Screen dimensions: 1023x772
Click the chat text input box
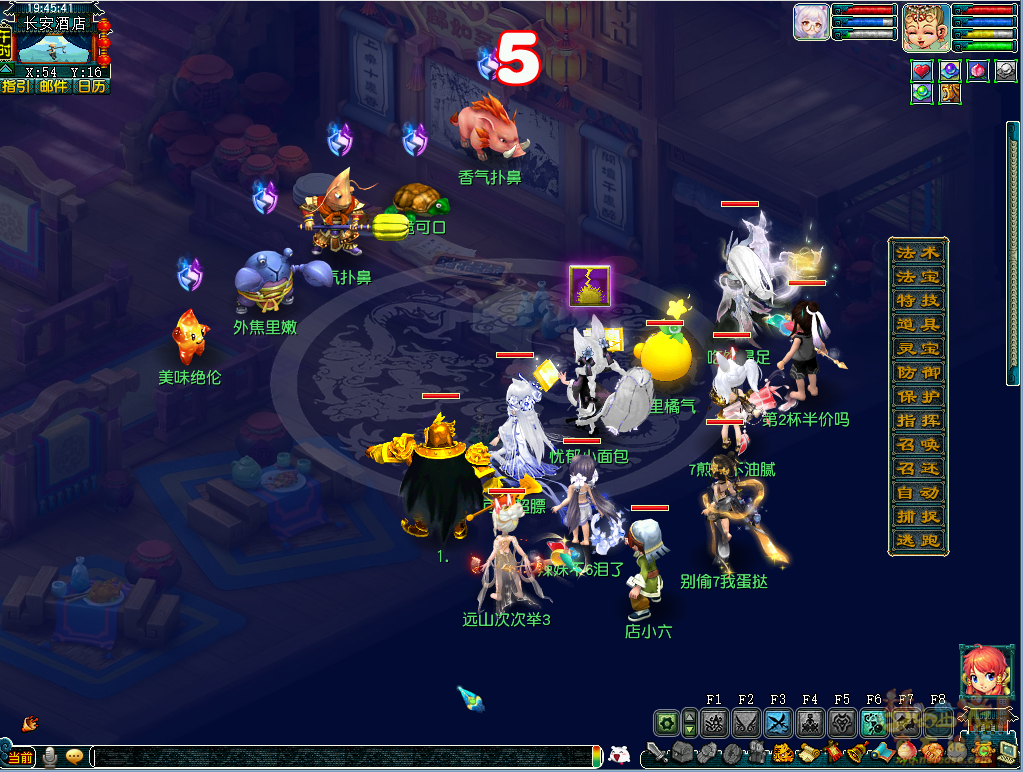click(x=340, y=757)
